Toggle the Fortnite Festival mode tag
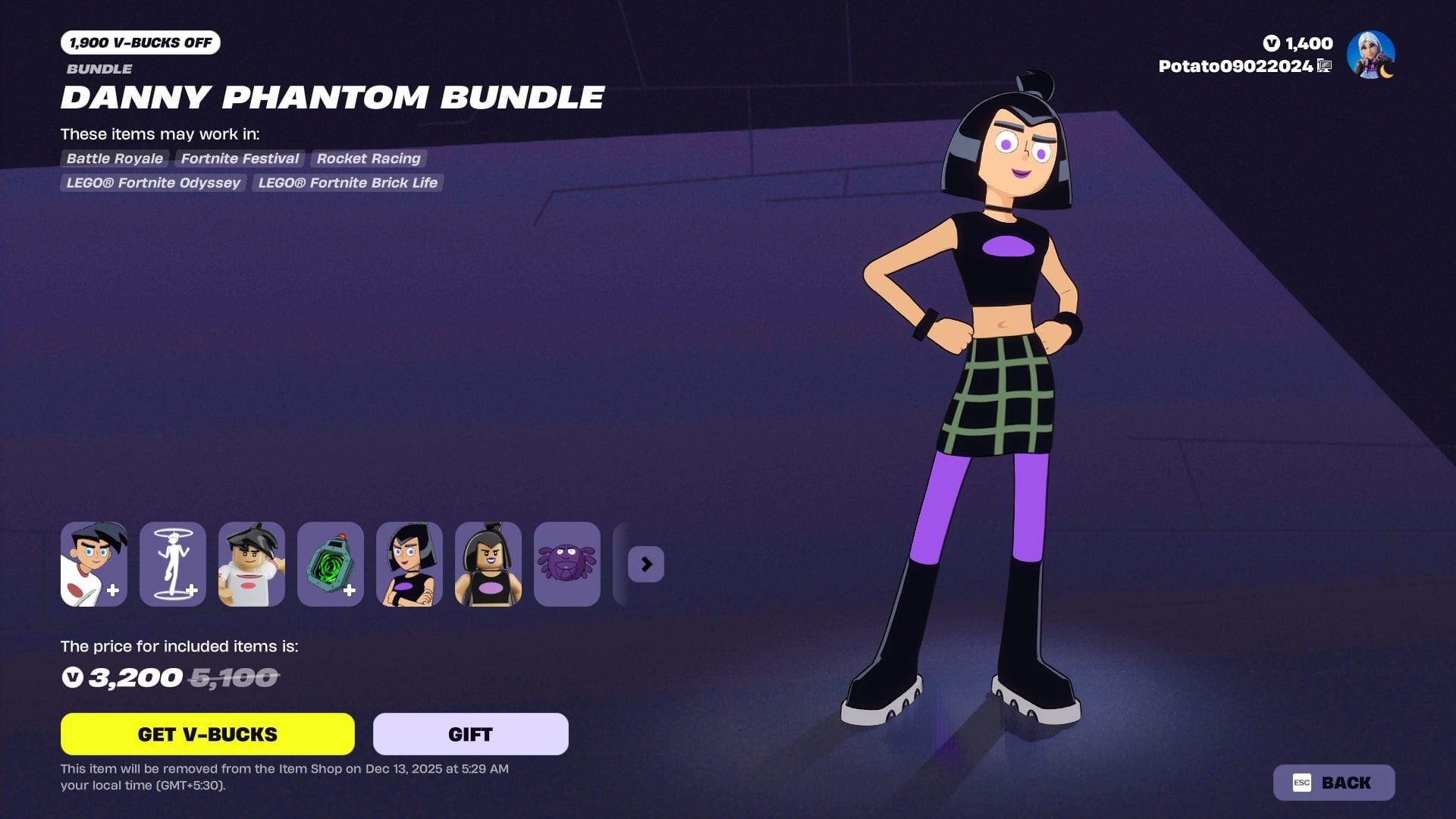This screenshot has height=819, width=1456. (x=239, y=158)
